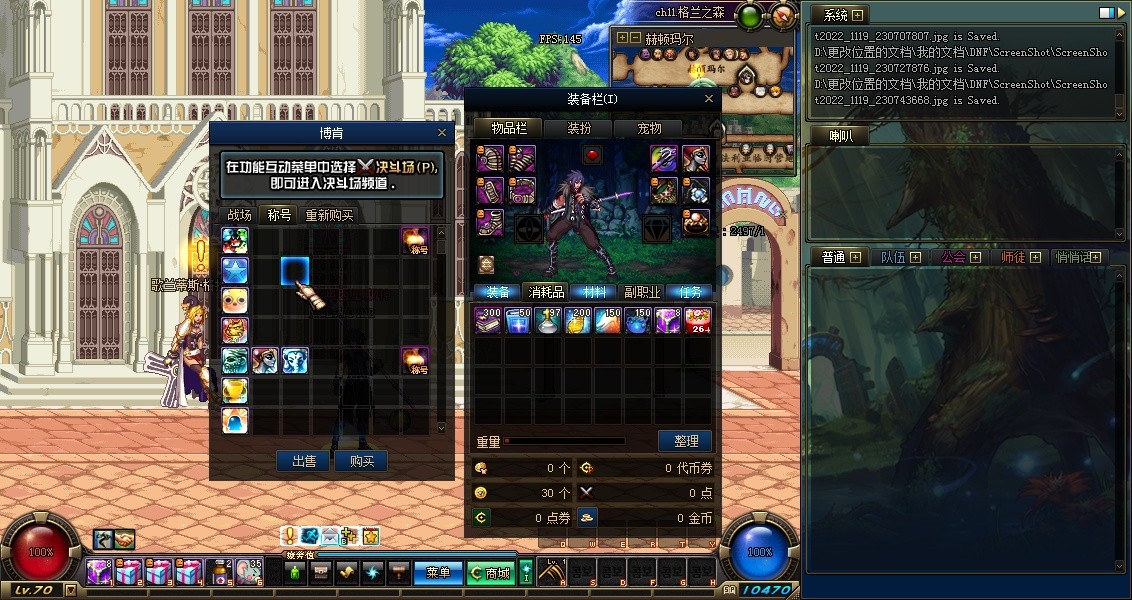The height and width of the screenshot is (600, 1132).
Task: Click the 购买 buy button
Action: (361, 461)
